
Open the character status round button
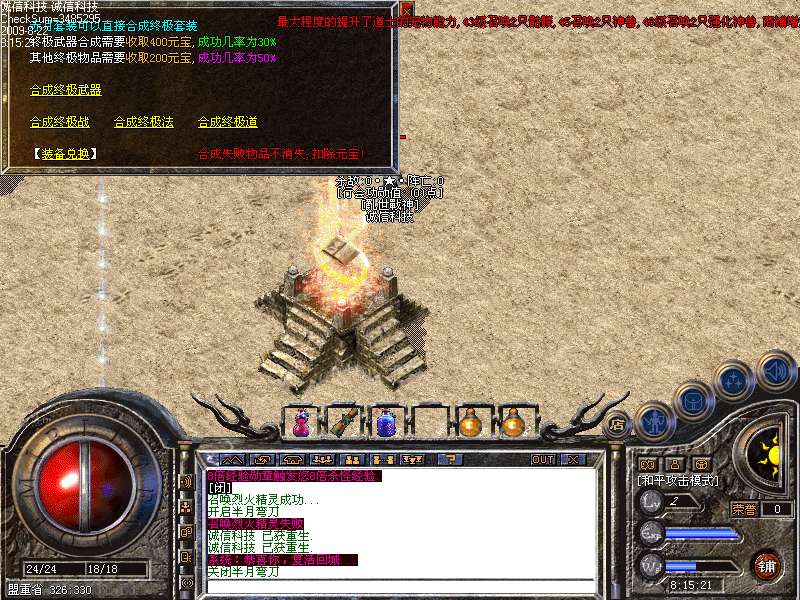[x=653, y=420]
